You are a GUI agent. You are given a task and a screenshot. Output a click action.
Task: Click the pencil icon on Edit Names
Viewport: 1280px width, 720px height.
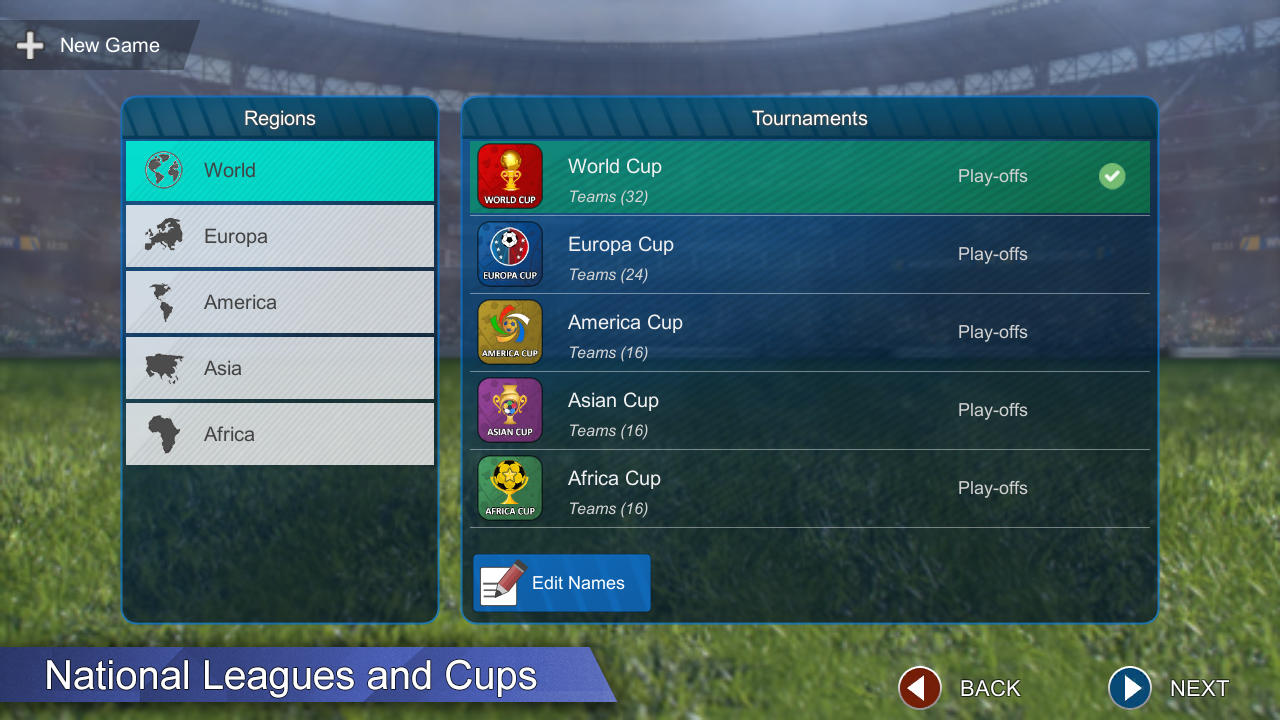pyautogui.click(x=500, y=582)
